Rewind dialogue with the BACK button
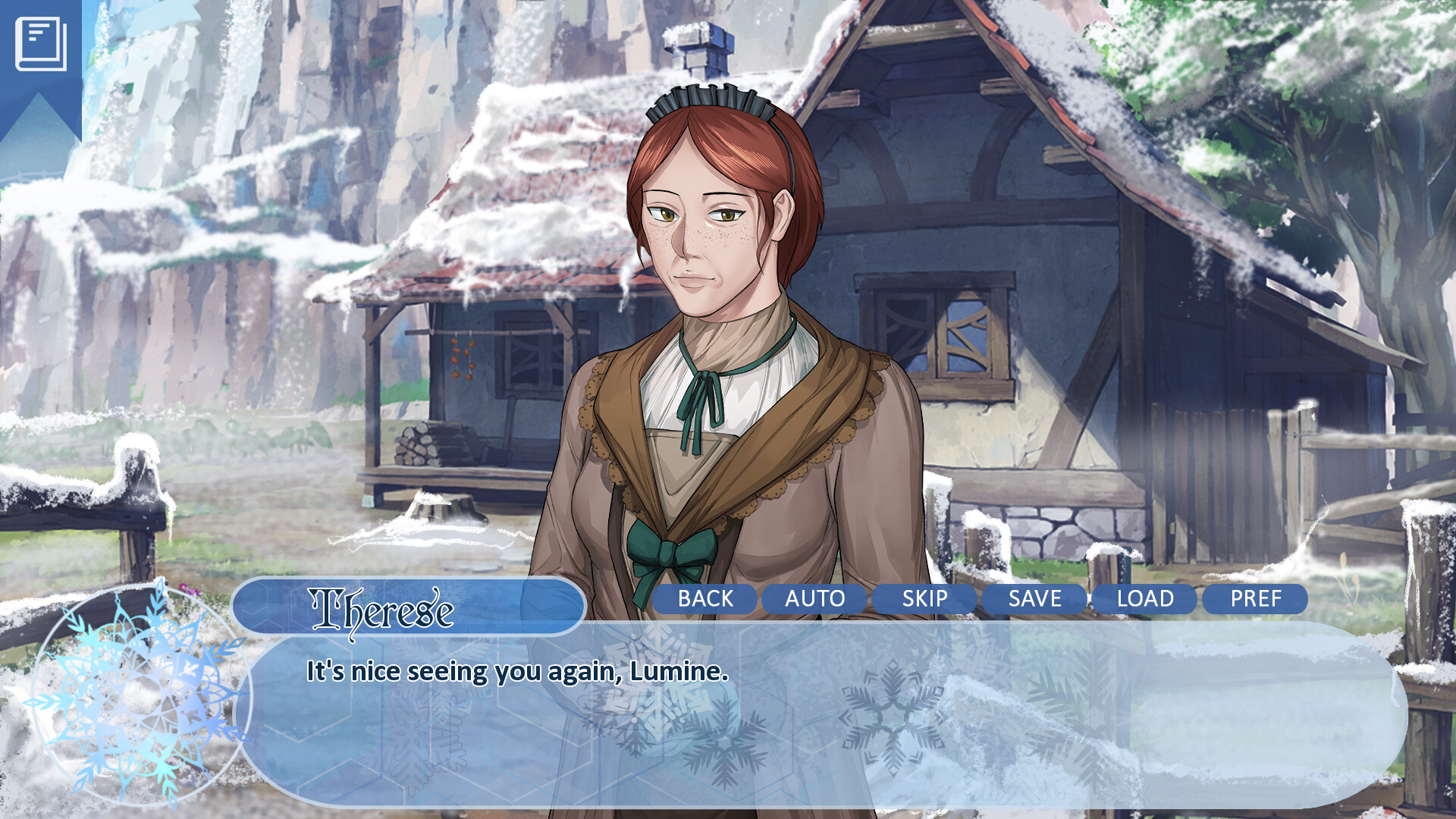1456x819 pixels. pos(705,598)
